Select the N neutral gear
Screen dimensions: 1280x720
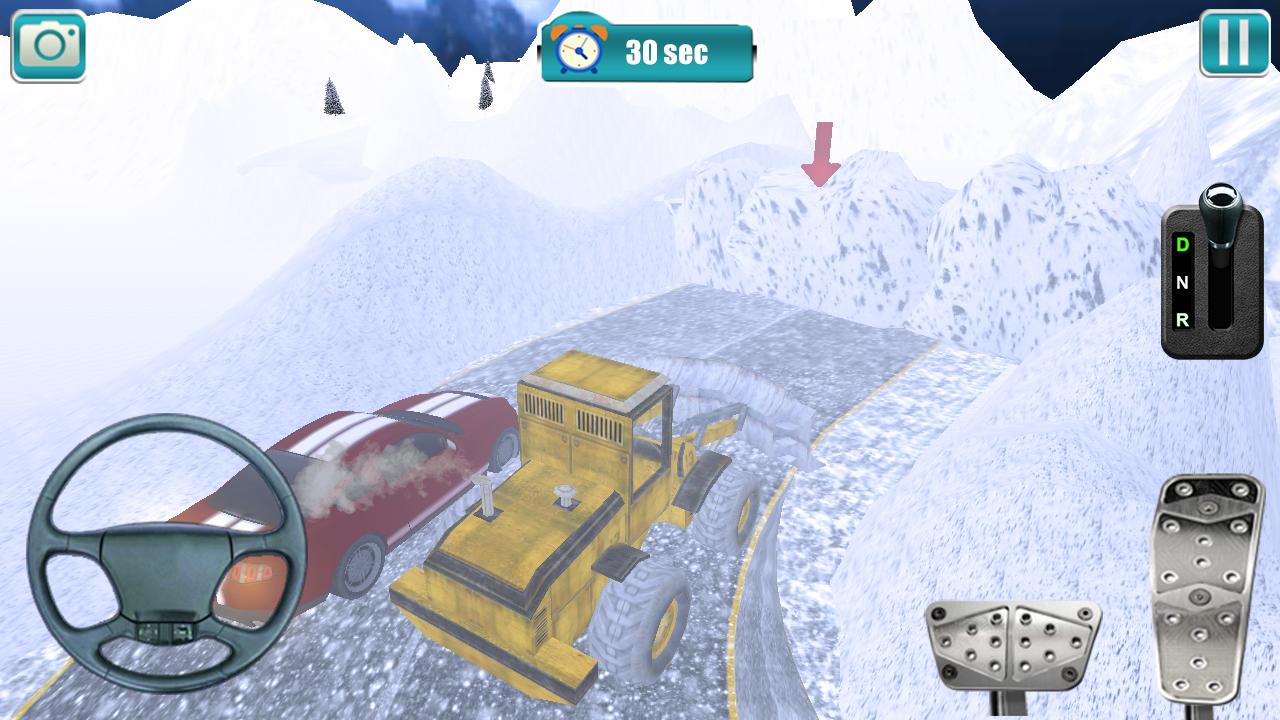[1182, 283]
